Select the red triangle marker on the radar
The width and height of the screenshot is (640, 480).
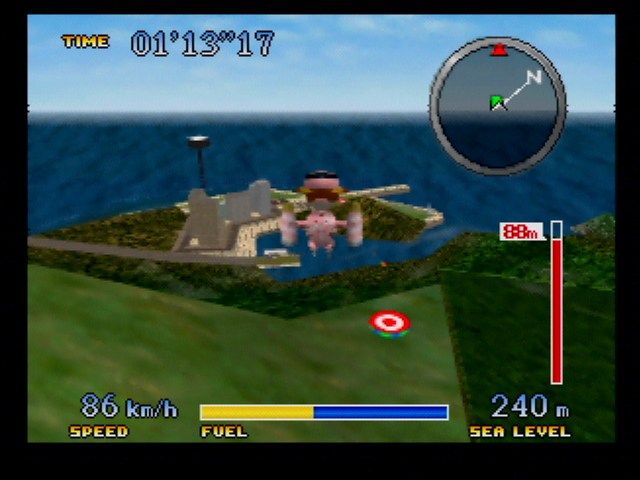click(x=498, y=49)
